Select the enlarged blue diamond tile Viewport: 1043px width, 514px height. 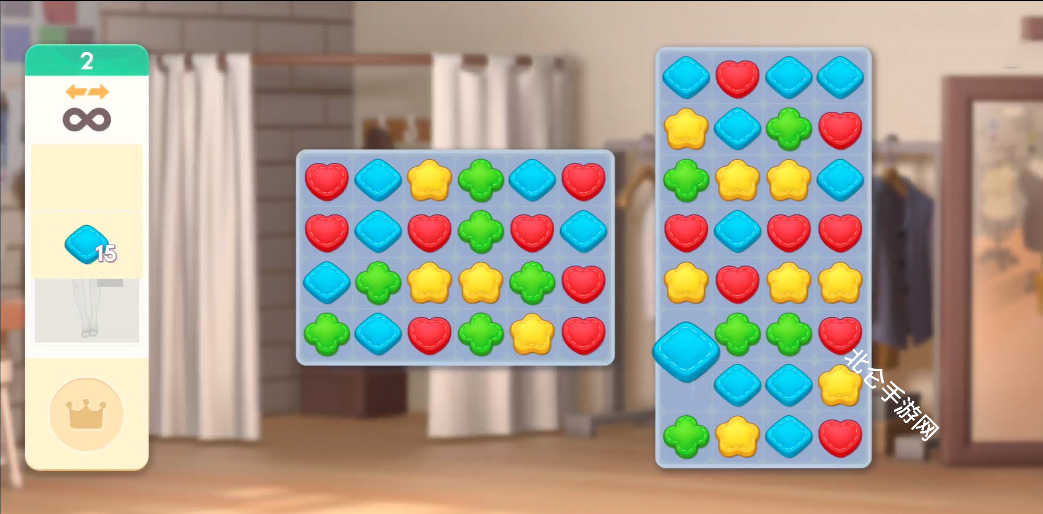686,352
